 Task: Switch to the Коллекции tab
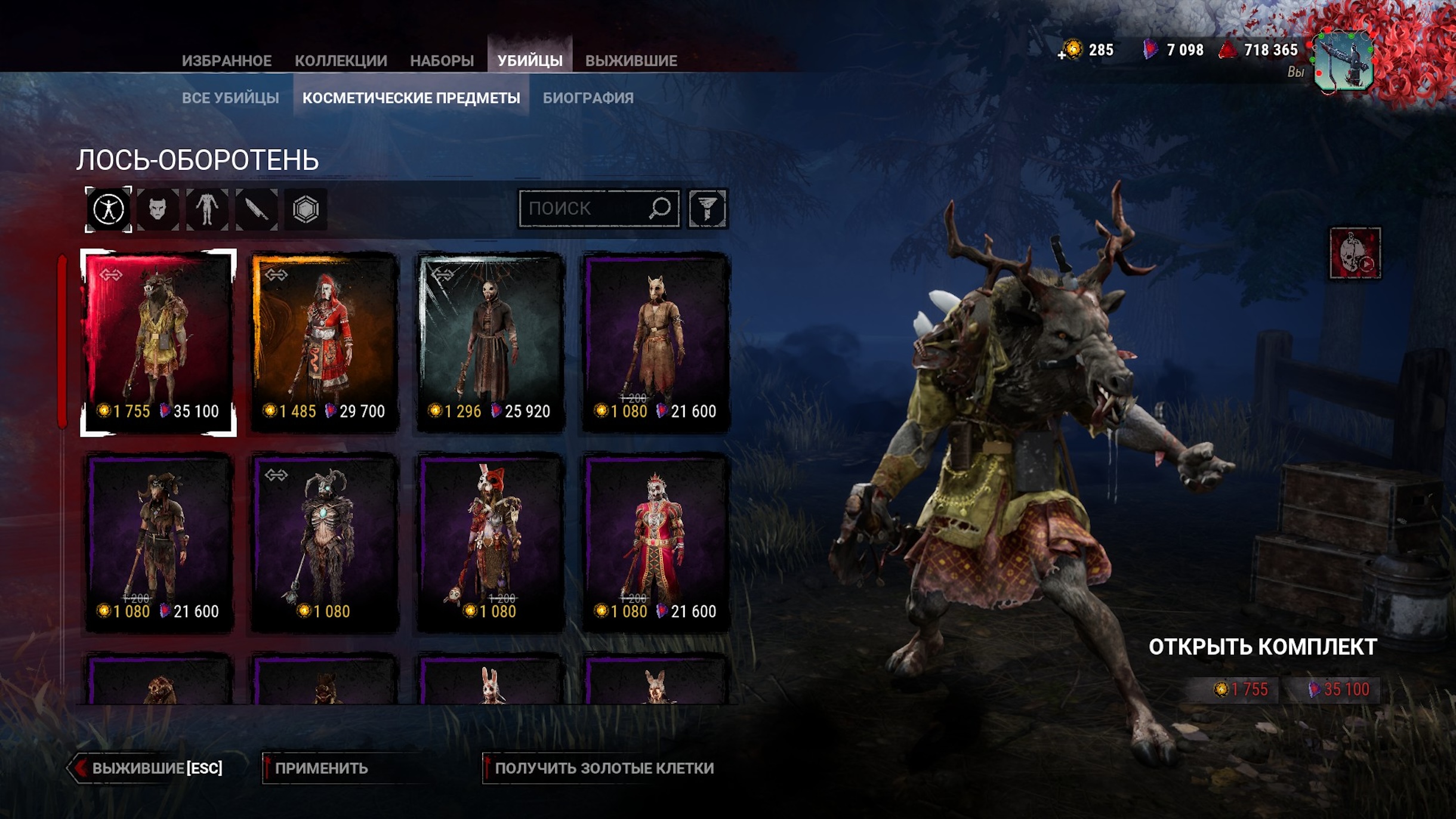tap(341, 61)
